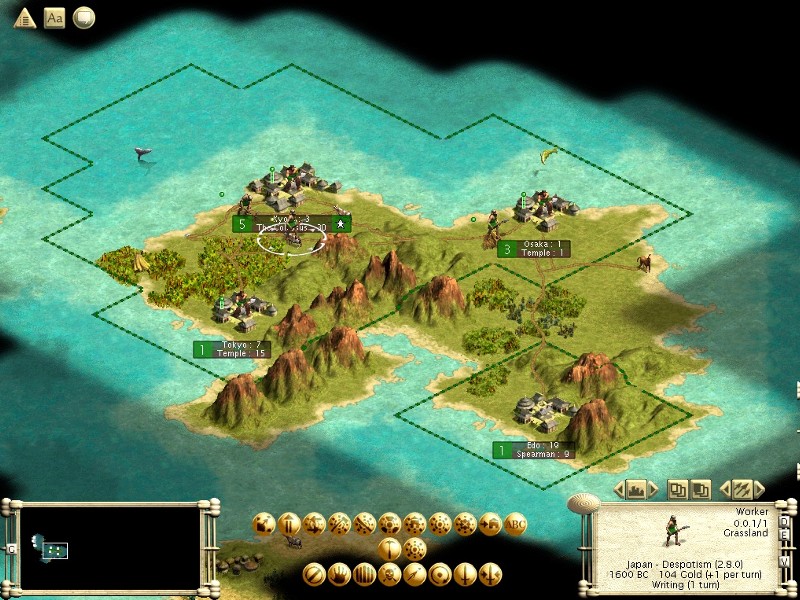Open the pyramid-shaped main menu
The height and width of the screenshot is (600, 800).
[24, 18]
